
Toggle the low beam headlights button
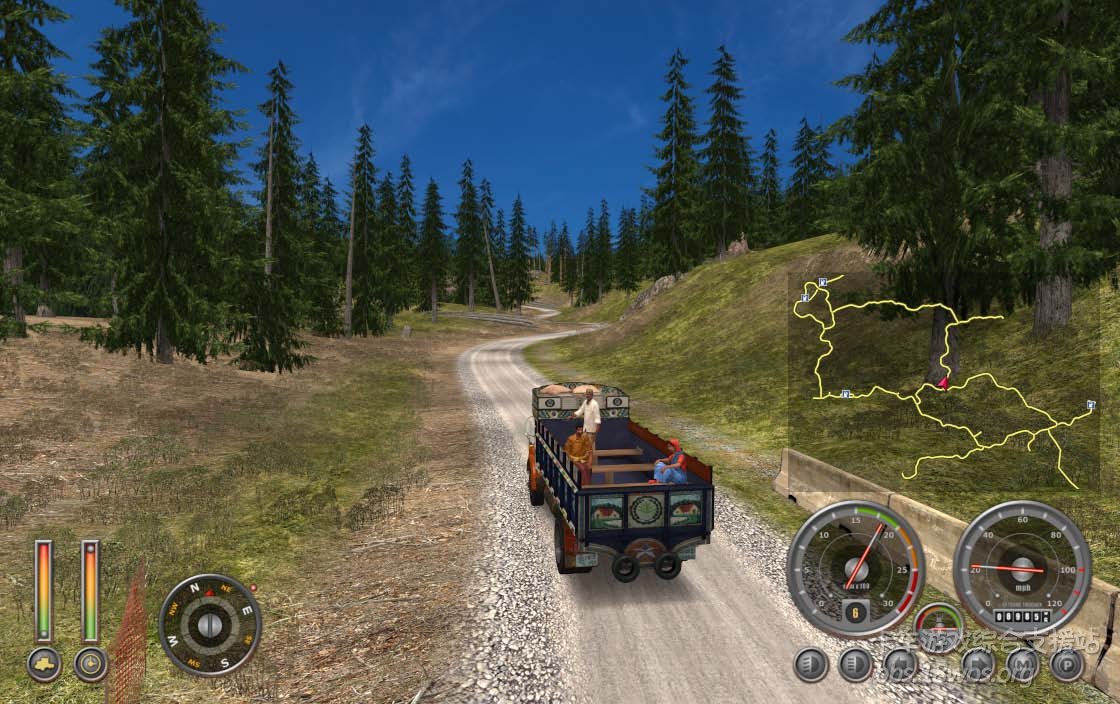(812, 664)
